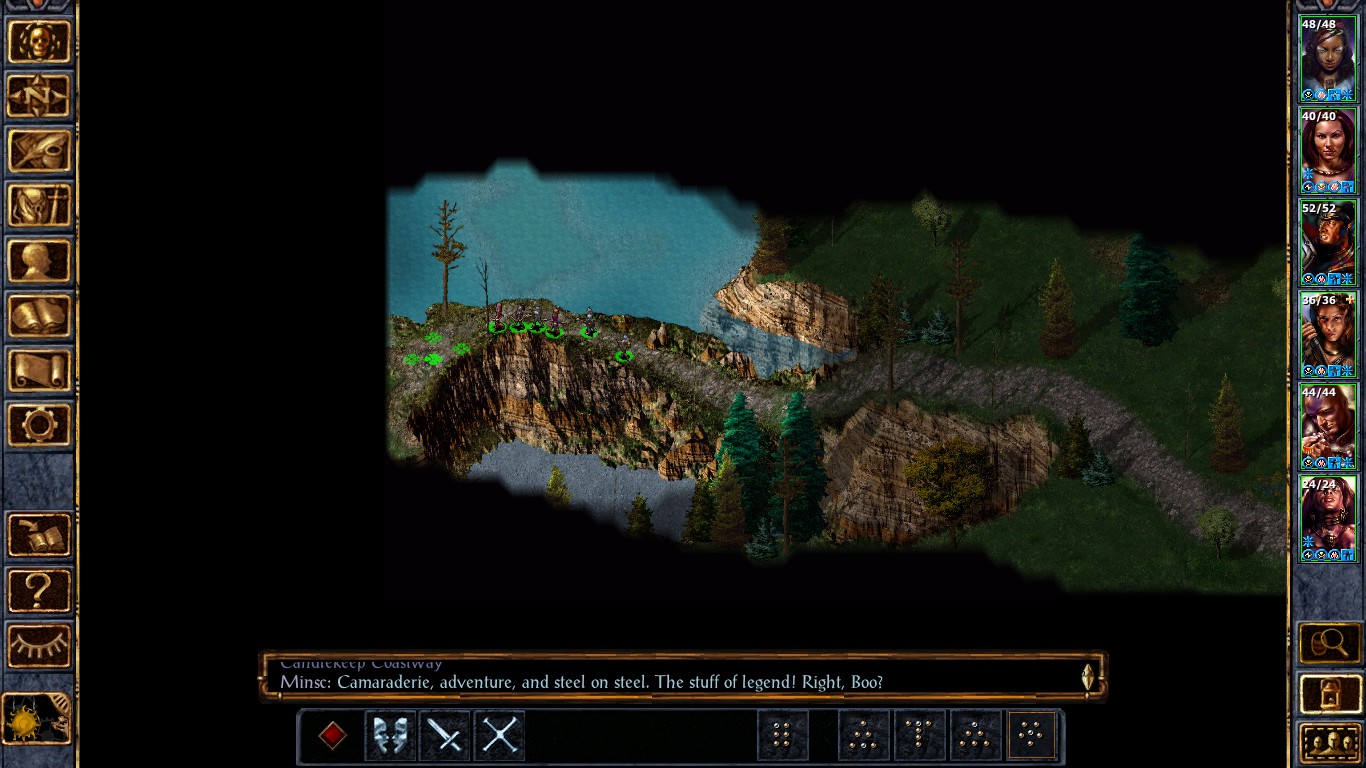Open the inventory screen button
Viewport: 1366px width, 768px height.
point(39,205)
